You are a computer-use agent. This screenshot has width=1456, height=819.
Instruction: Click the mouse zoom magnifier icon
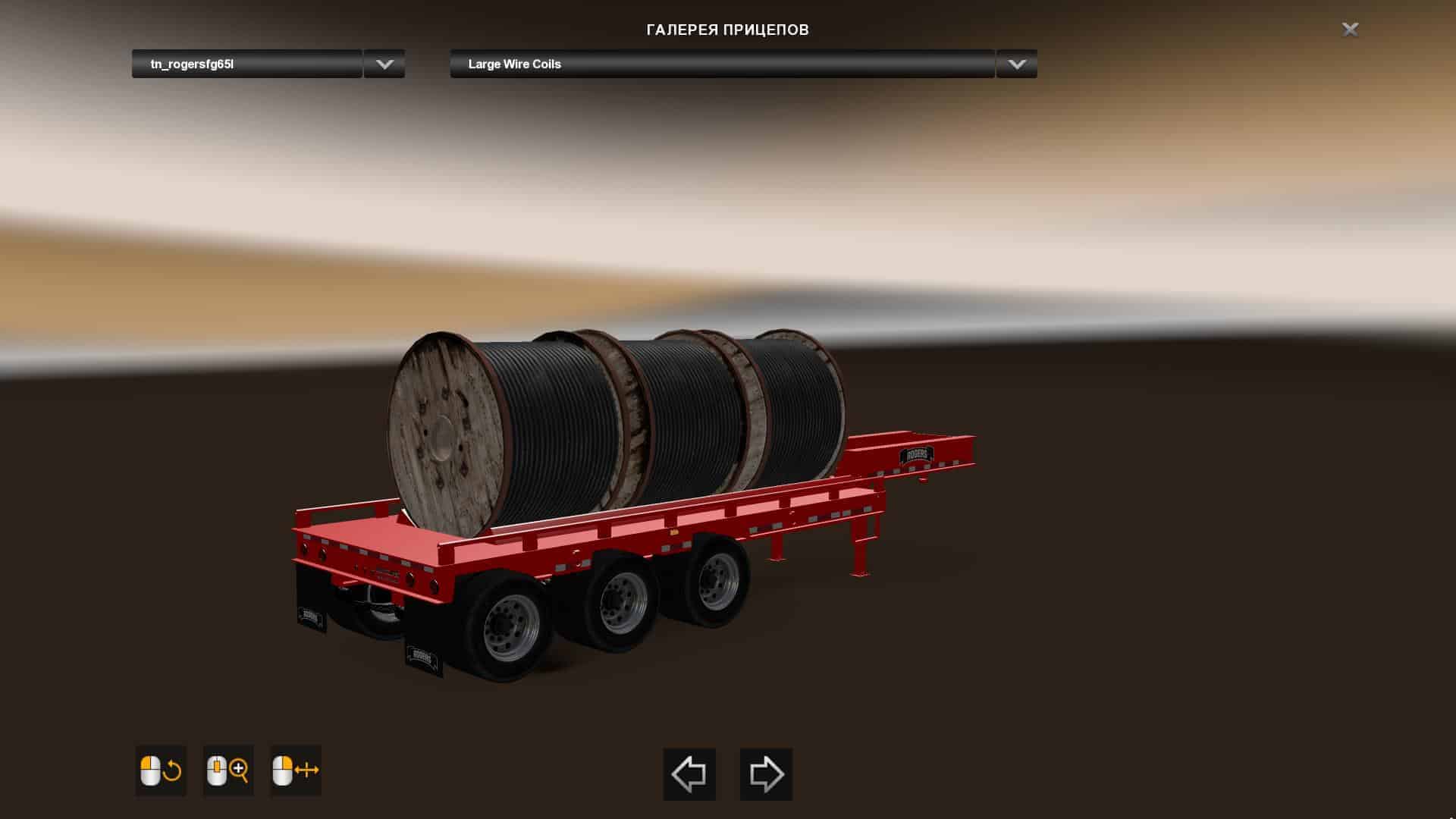[228, 770]
